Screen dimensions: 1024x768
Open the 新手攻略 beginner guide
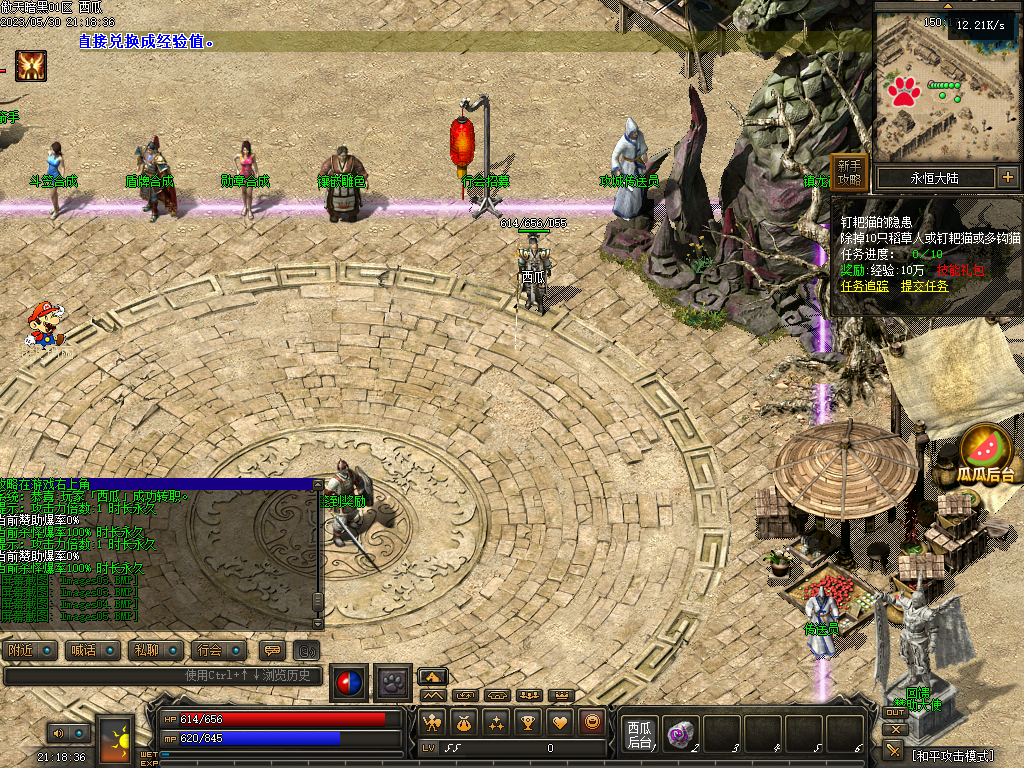coord(849,173)
